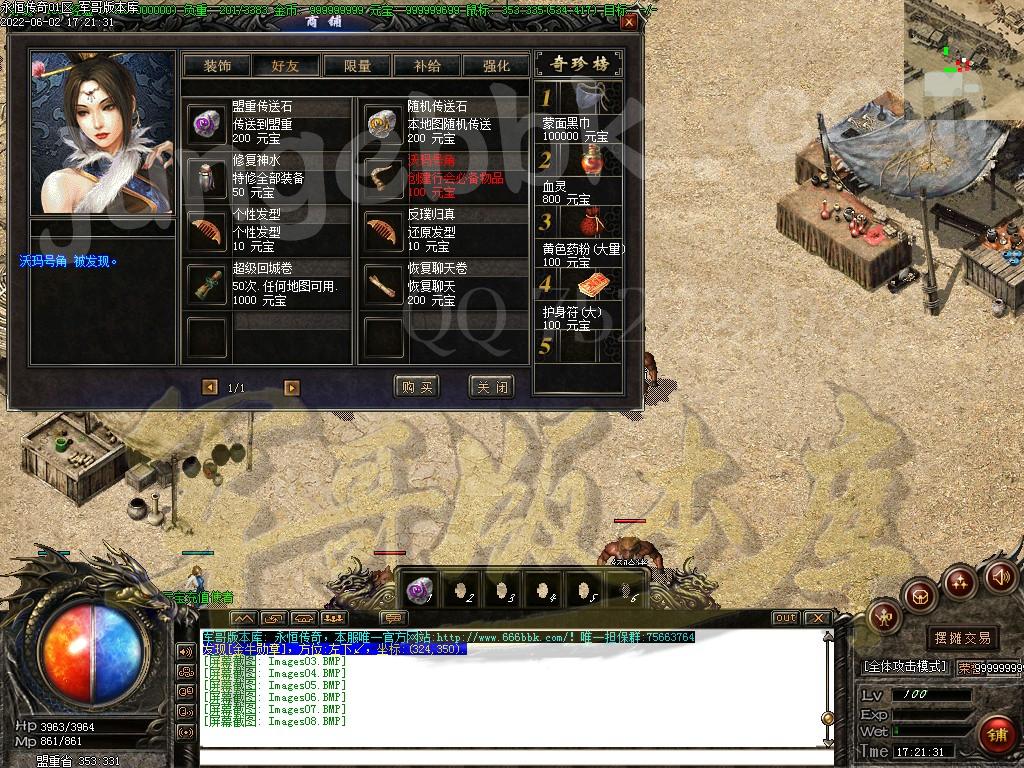Open the 摆摊交易 stall trading button
1024x768 pixels.
pyautogui.click(x=963, y=637)
